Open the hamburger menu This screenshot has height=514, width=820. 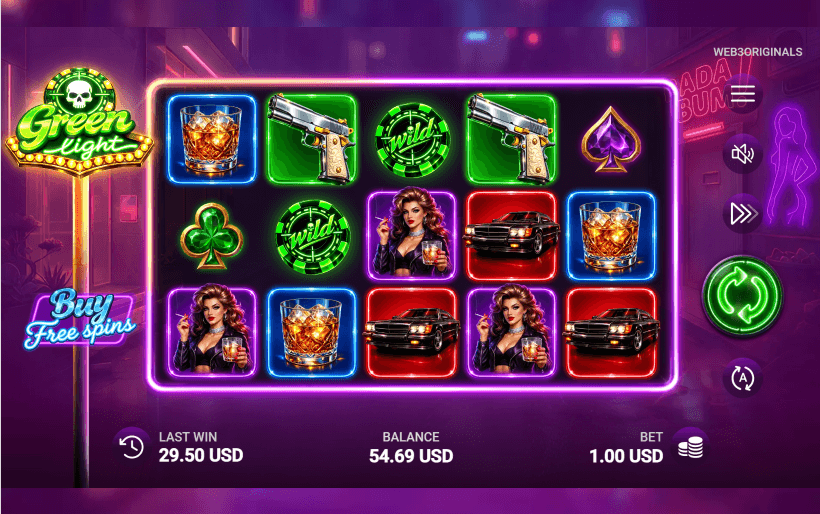pos(742,95)
